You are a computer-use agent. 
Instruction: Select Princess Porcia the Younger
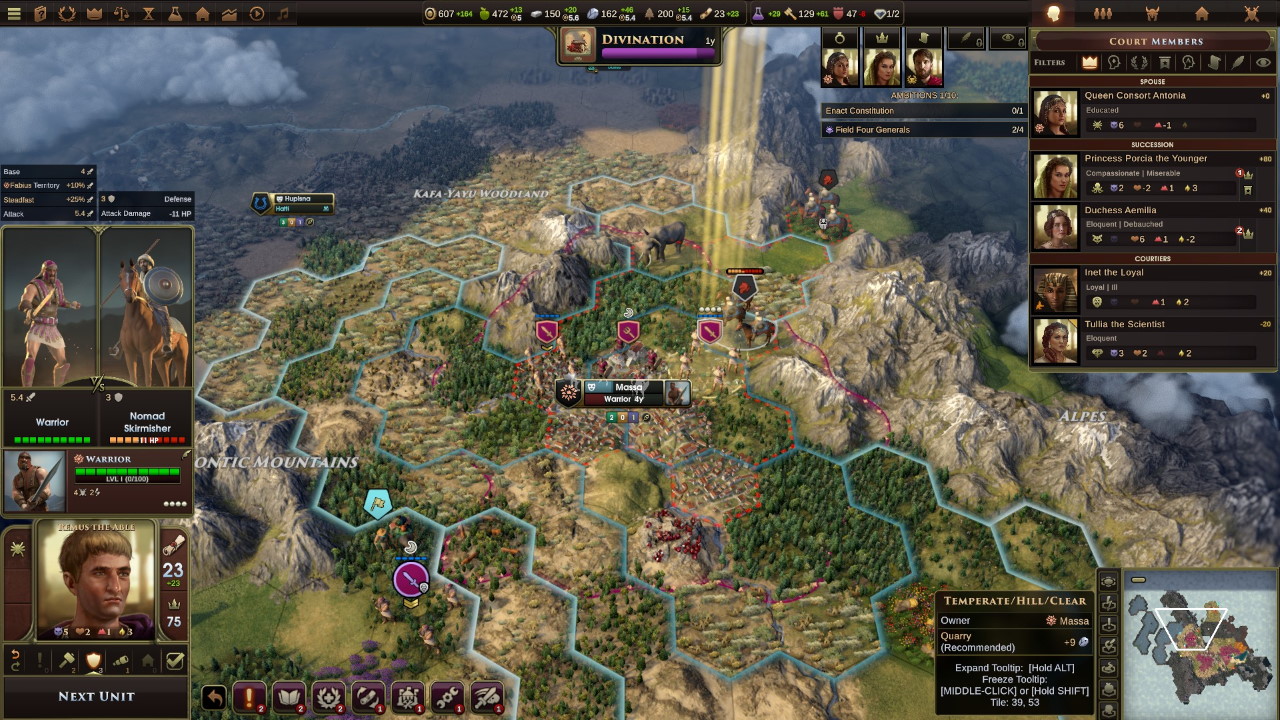pyautogui.click(x=1145, y=159)
